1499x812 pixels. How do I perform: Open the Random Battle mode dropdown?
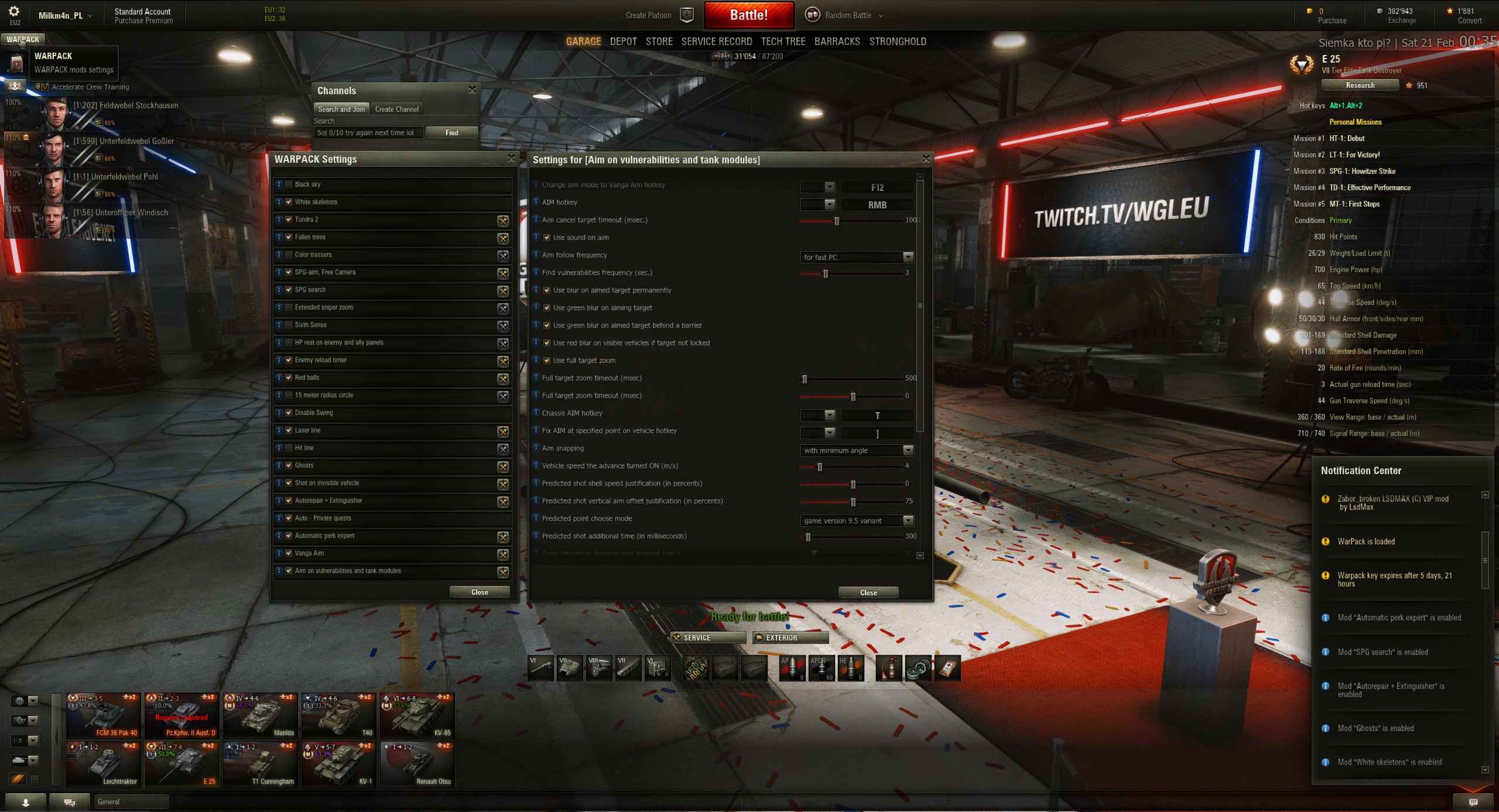point(848,15)
